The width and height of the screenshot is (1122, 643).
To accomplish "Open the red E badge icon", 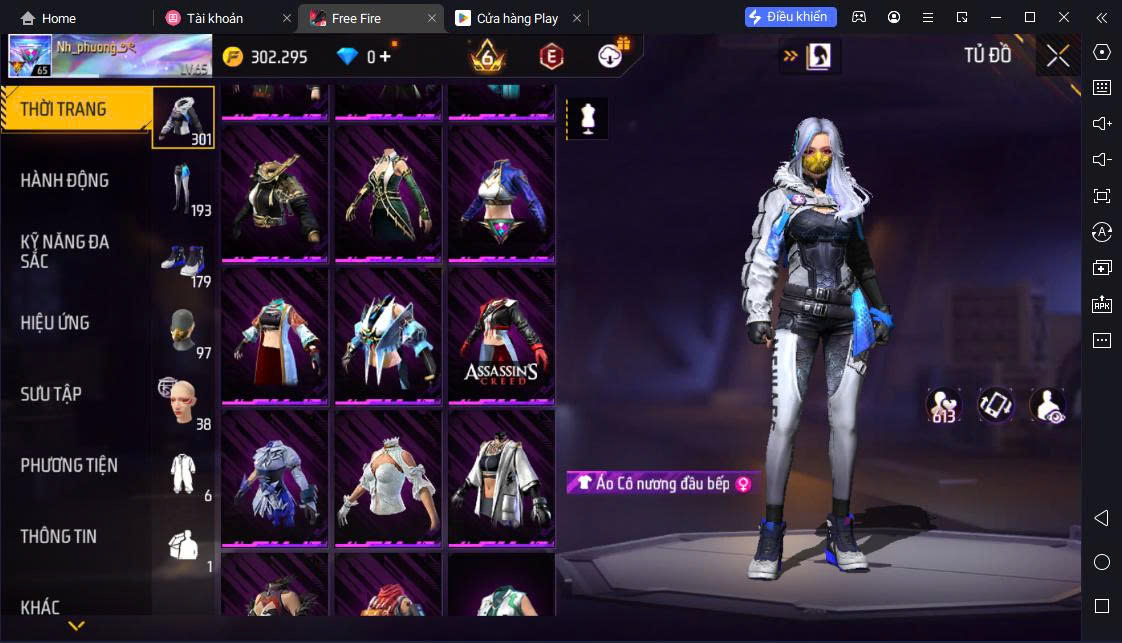I will [551, 57].
